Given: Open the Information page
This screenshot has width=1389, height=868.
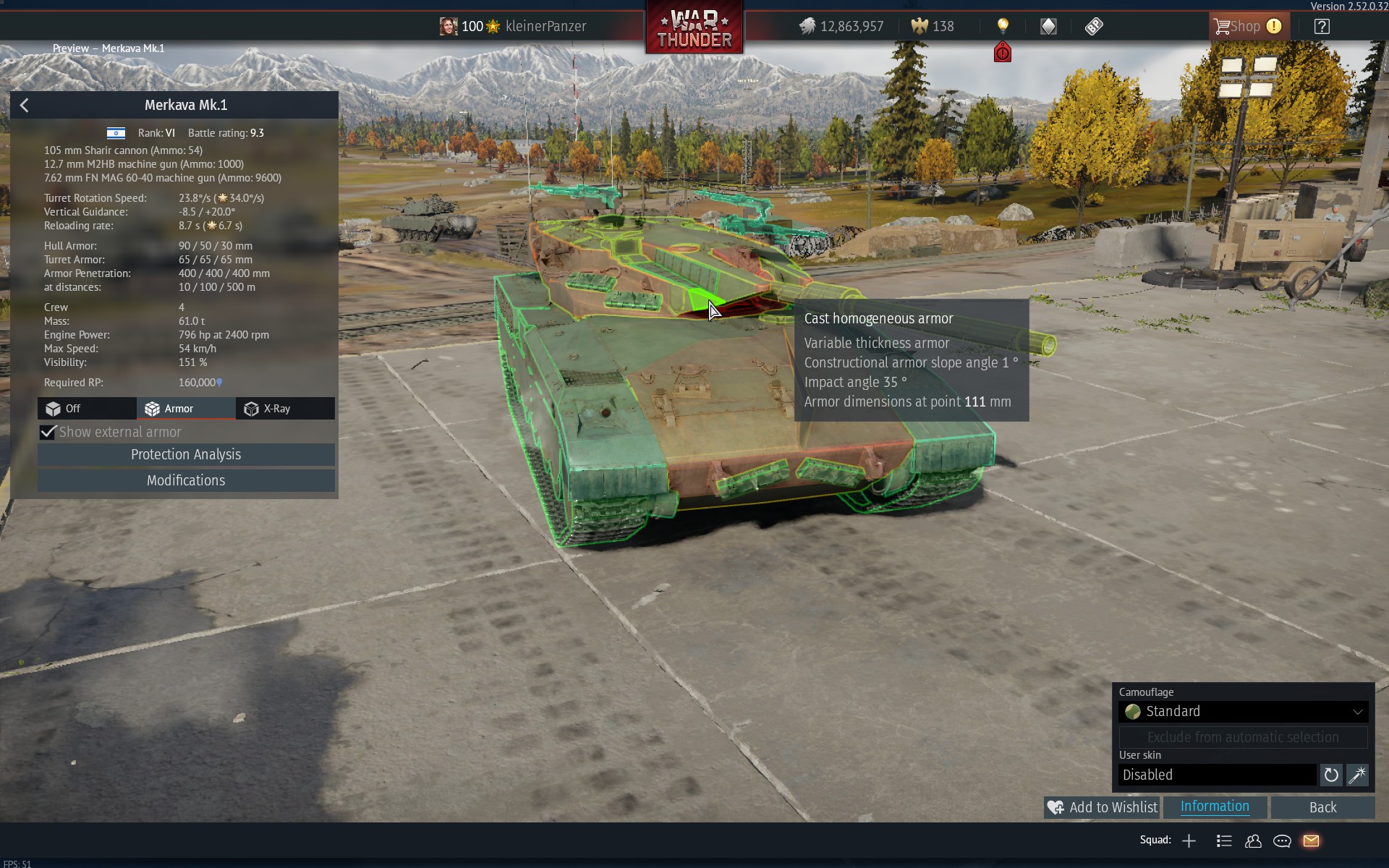Looking at the screenshot, I should tap(1215, 807).
